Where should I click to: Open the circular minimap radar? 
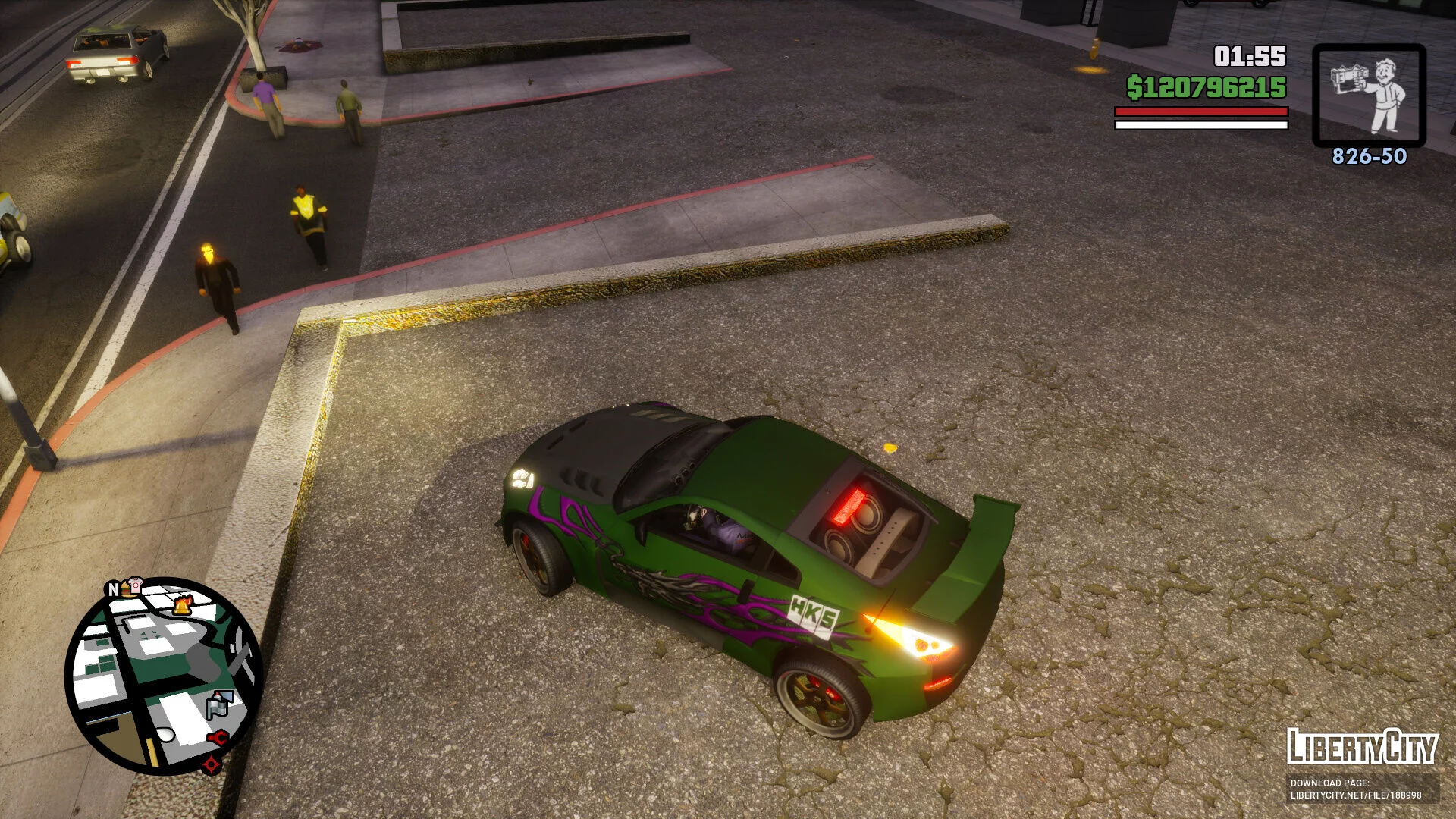(x=164, y=676)
